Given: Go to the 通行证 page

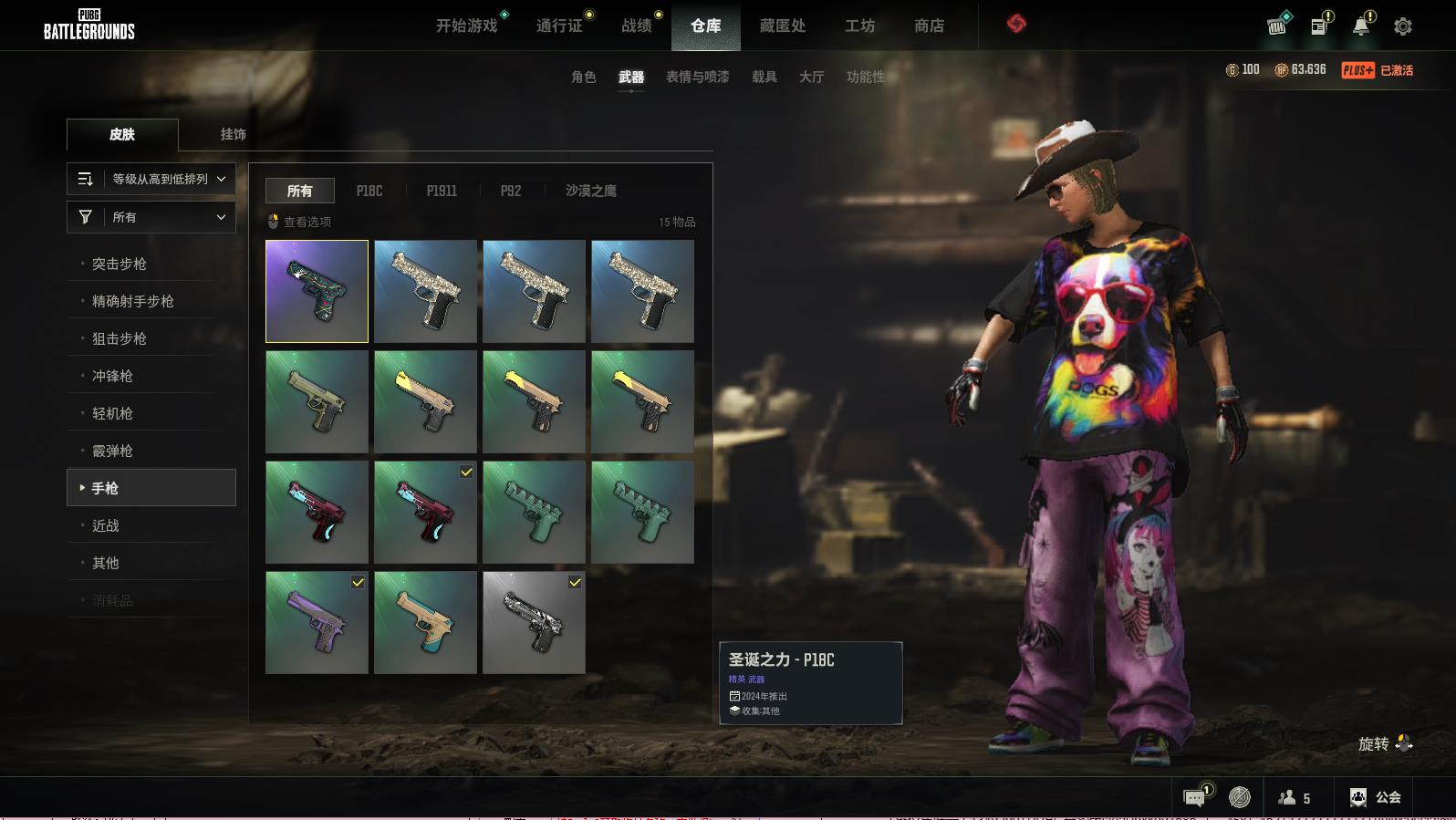Looking at the screenshot, I should (x=558, y=26).
